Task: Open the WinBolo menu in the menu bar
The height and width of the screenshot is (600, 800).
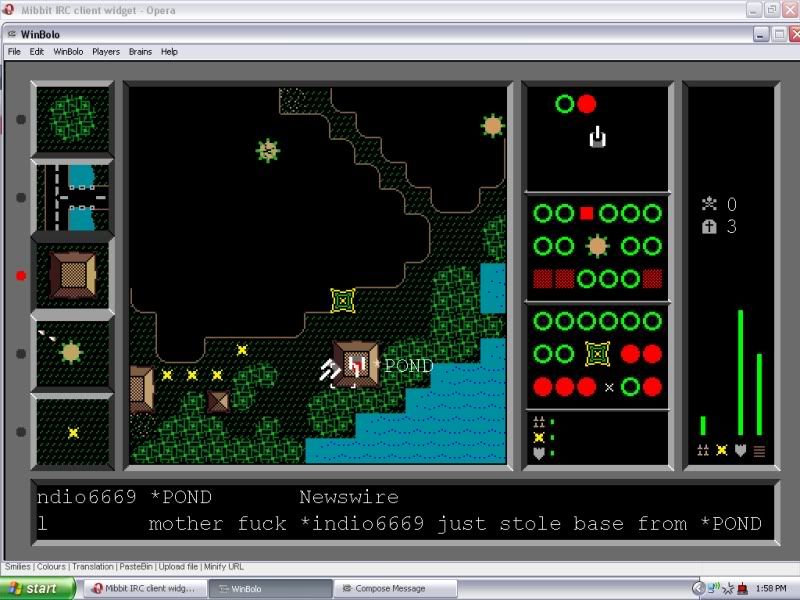Action: [x=68, y=51]
